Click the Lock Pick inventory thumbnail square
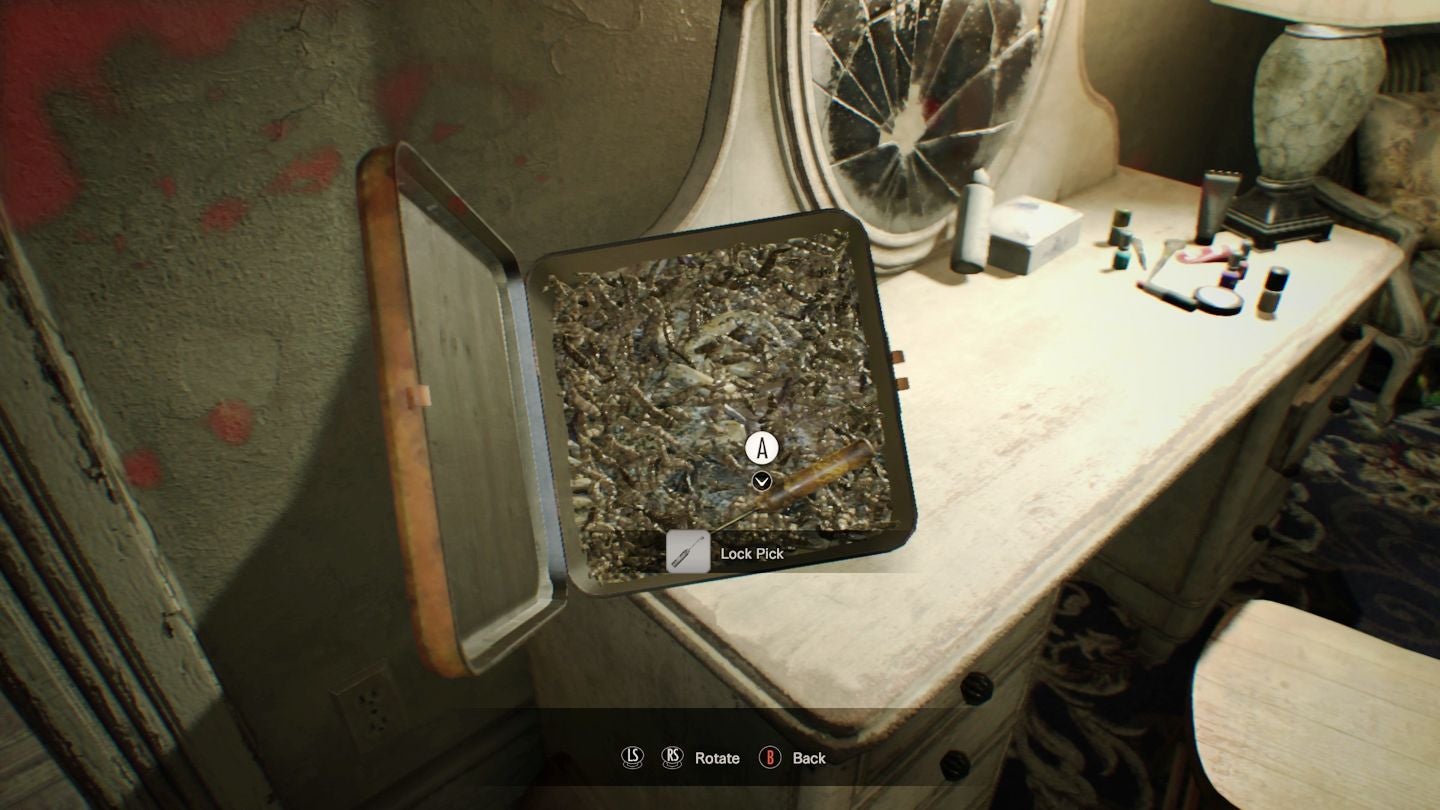 click(687, 551)
